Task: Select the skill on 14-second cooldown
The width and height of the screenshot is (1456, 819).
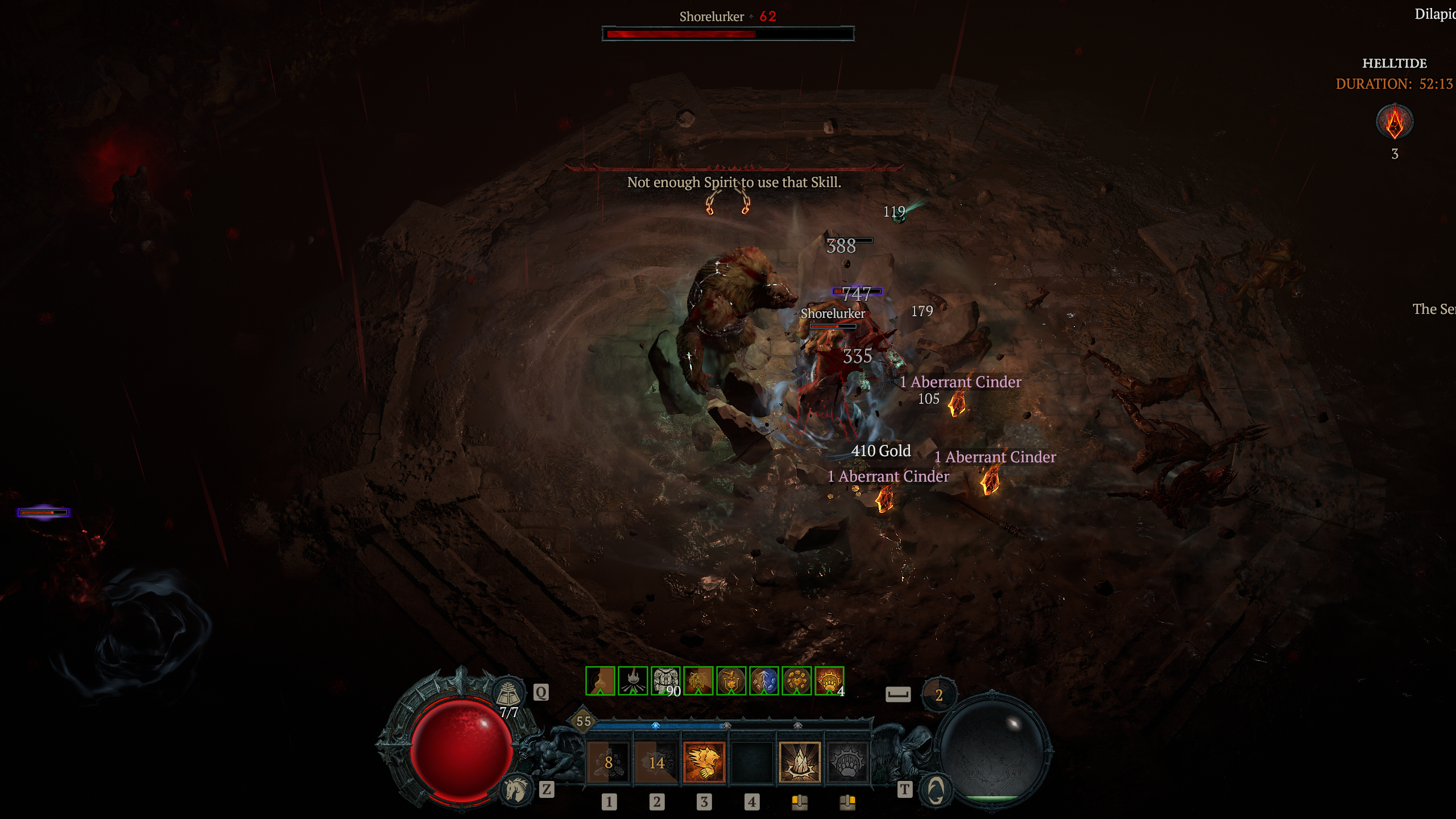Action: [x=656, y=762]
